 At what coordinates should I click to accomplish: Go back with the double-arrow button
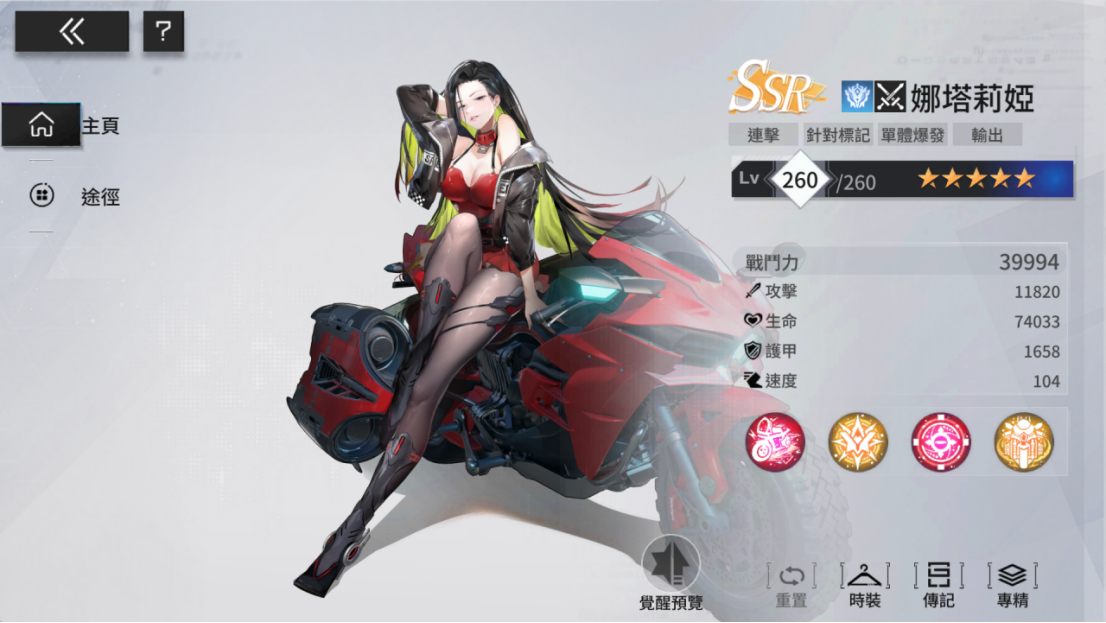(x=71, y=32)
